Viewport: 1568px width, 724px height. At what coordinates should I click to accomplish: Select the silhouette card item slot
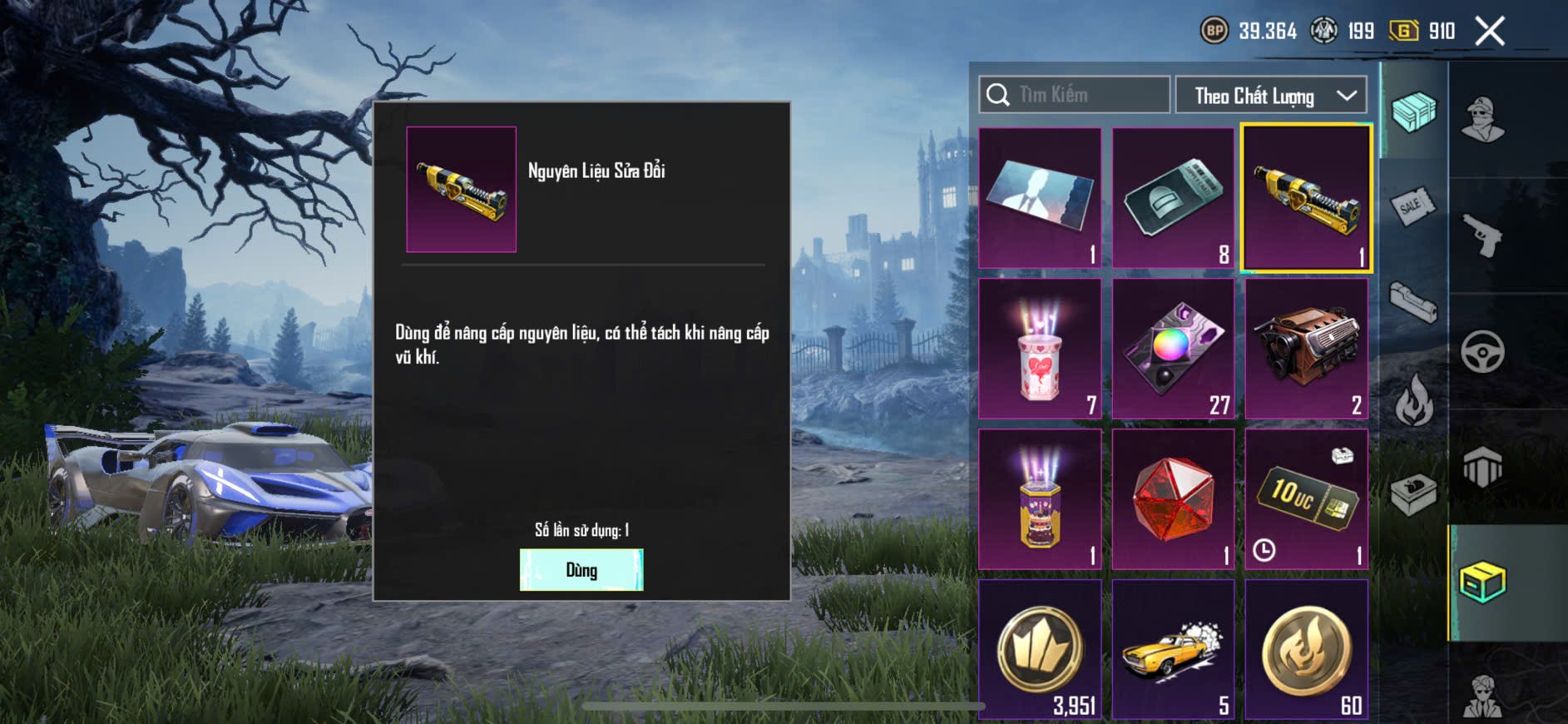click(x=1040, y=198)
